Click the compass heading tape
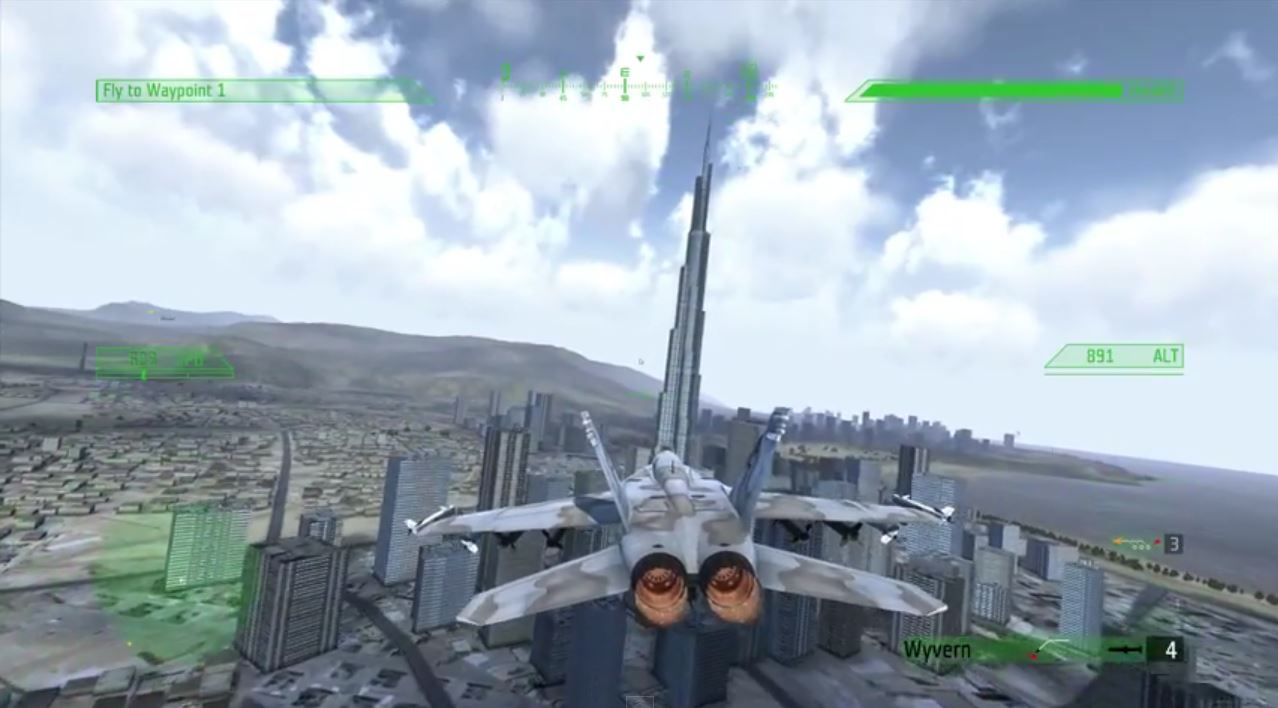This screenshot has height=708, width=1278. (637, 86)
